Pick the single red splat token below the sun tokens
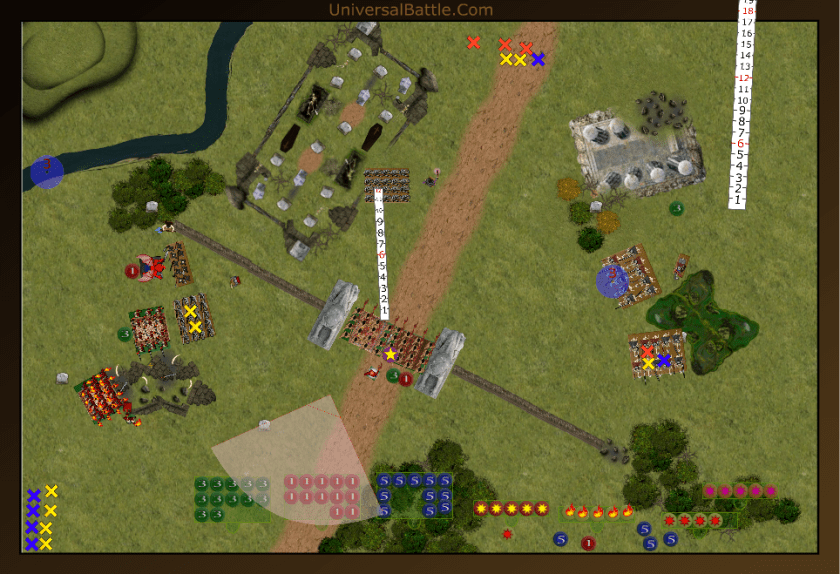This screenshot has width=840, height=574. [x=508, y=534]
